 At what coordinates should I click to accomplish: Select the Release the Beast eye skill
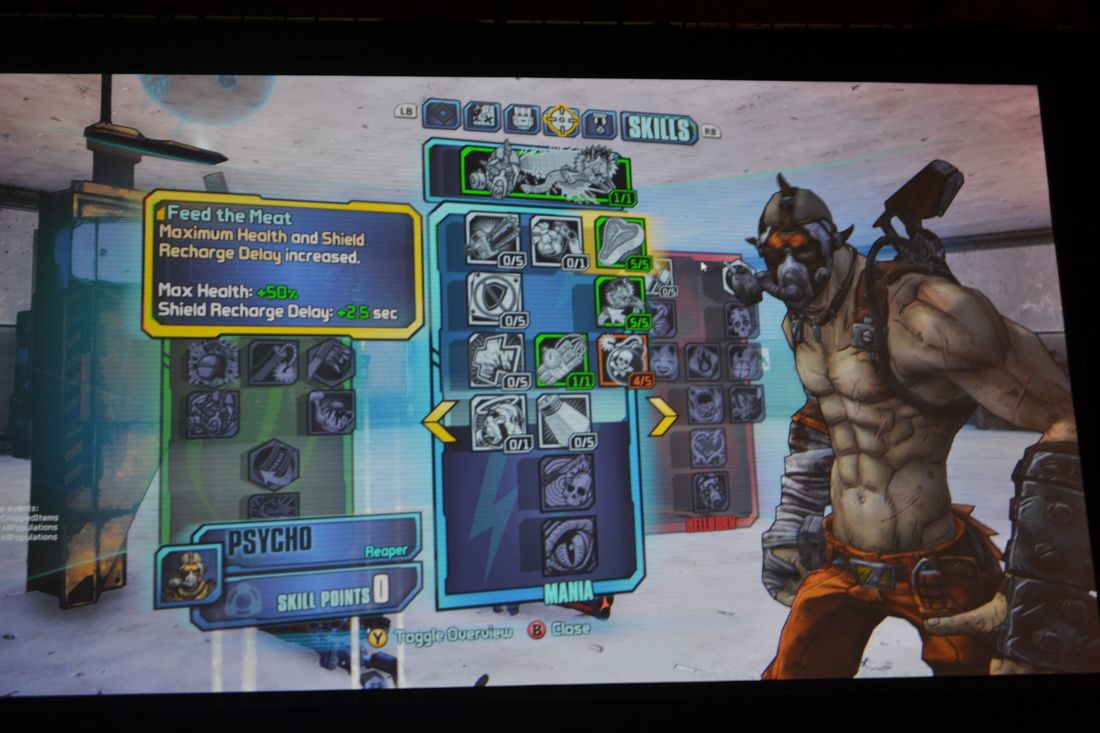tap(568, 544)
